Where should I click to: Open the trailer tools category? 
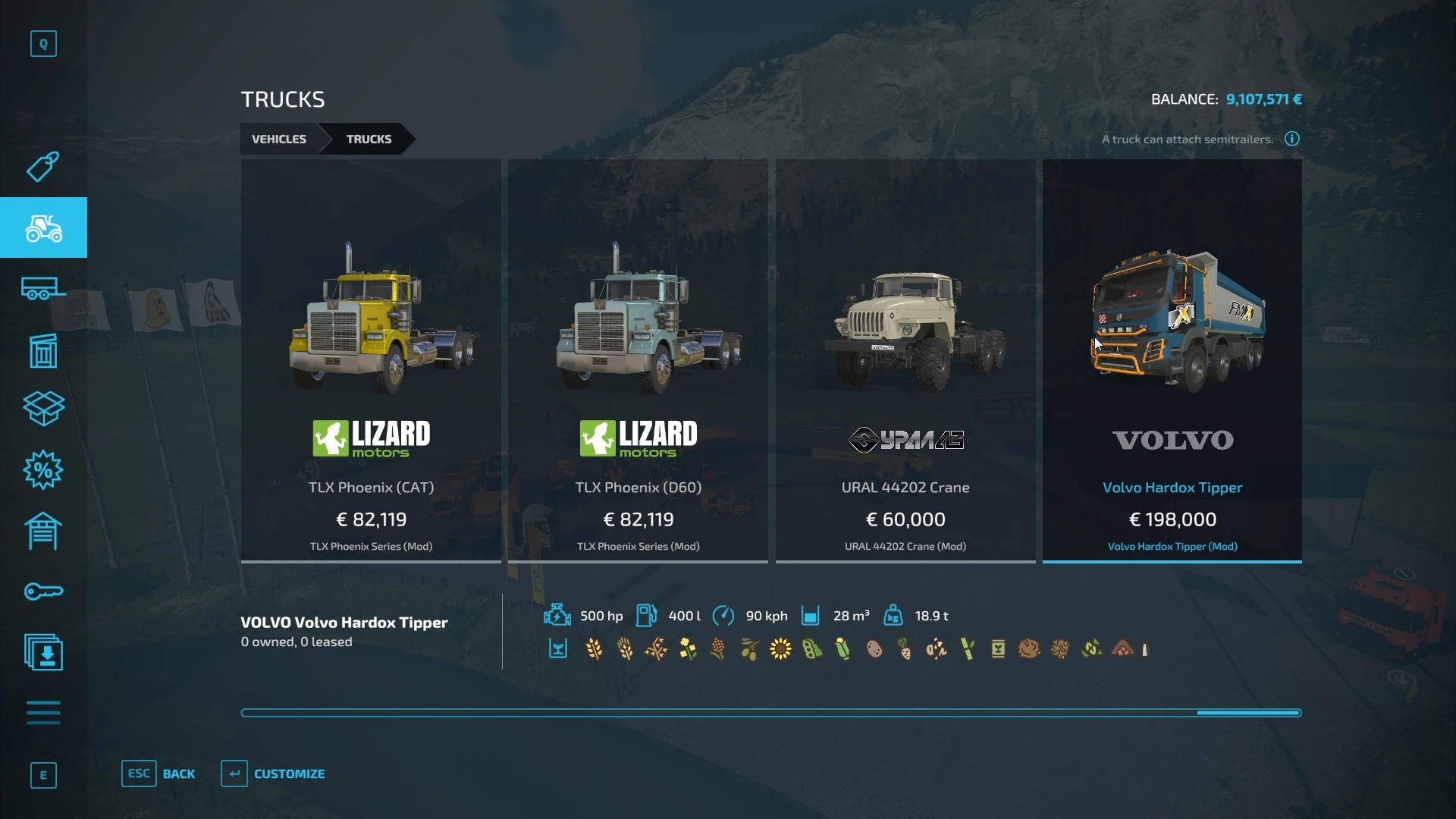click(43, 289)
